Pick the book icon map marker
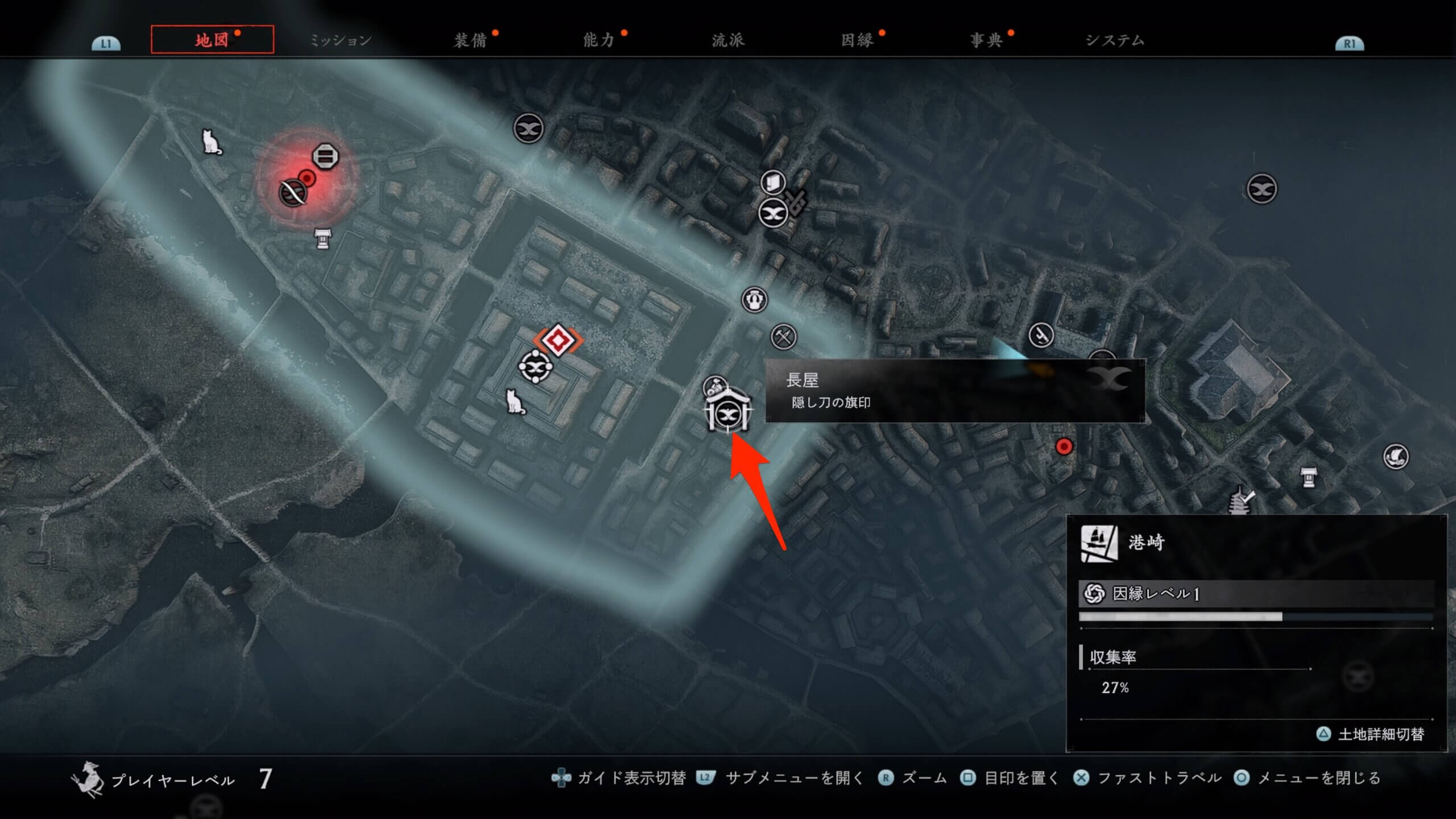Image resolution: width=1456 pixels, height=819 pixels. (773, 183)
